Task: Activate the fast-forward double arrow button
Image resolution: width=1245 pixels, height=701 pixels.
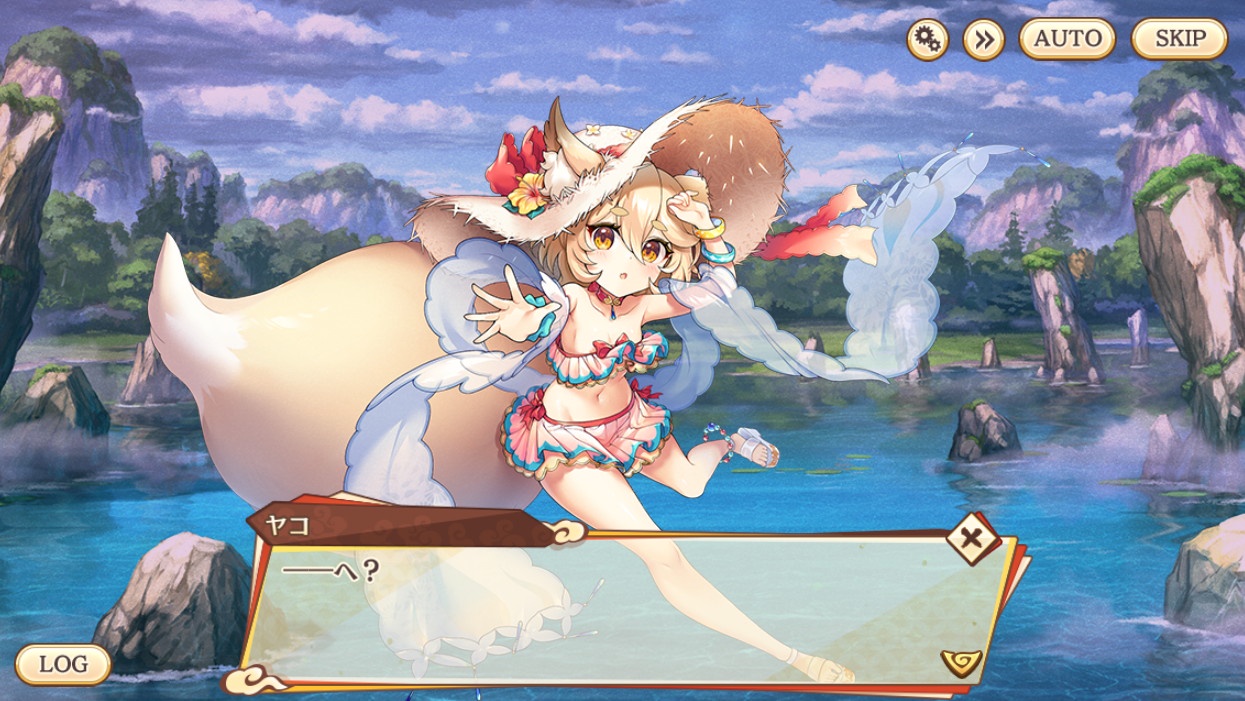Action: (983, 40)
